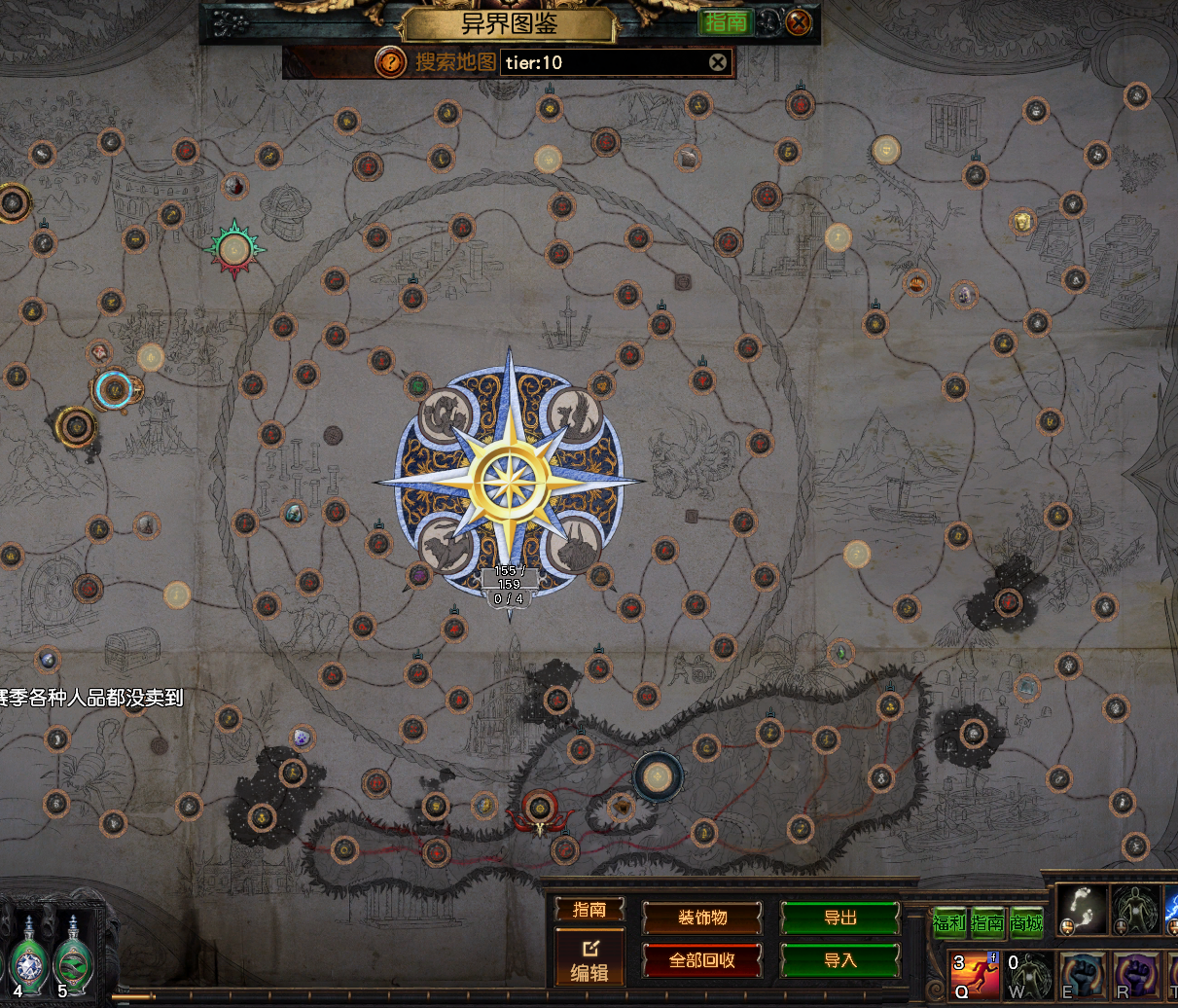
Task: Choose the 导出 export button
Action: point(840,918)
